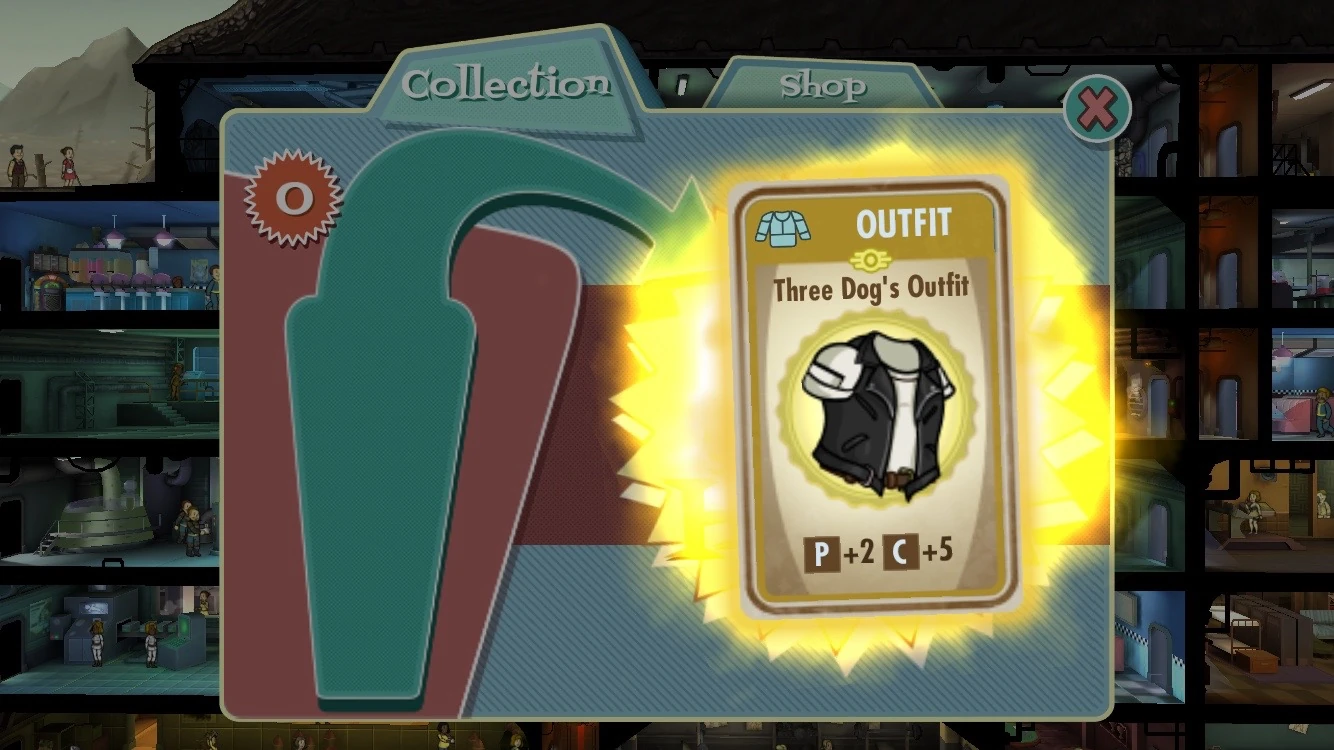Click the Three Dog's Outfit reward card
The width and height of the screenshot is (1334, 750).
pyautogui.click(x=869, y=400)
